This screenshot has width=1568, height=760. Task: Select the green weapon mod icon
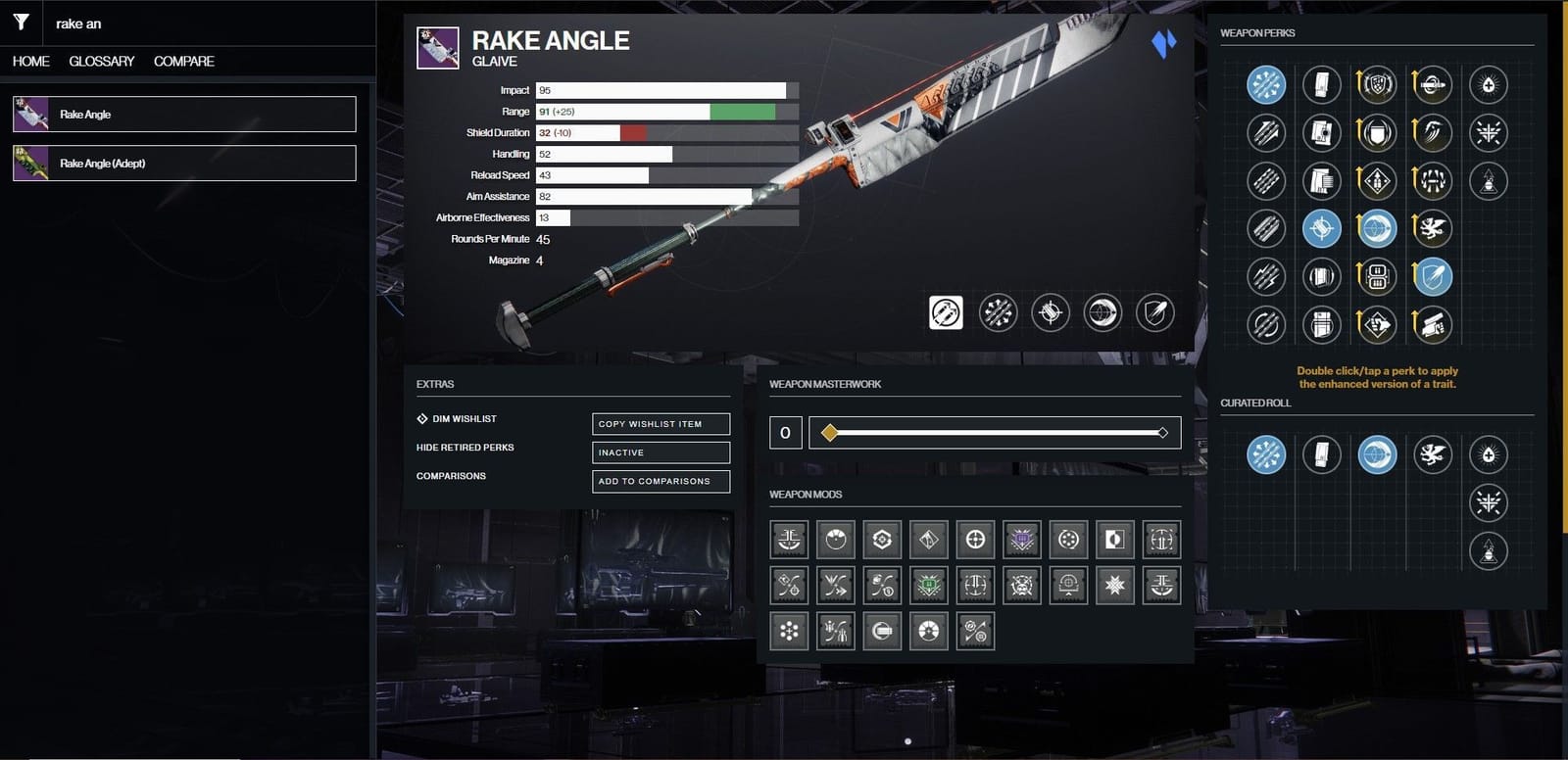[x=927, y=585]
